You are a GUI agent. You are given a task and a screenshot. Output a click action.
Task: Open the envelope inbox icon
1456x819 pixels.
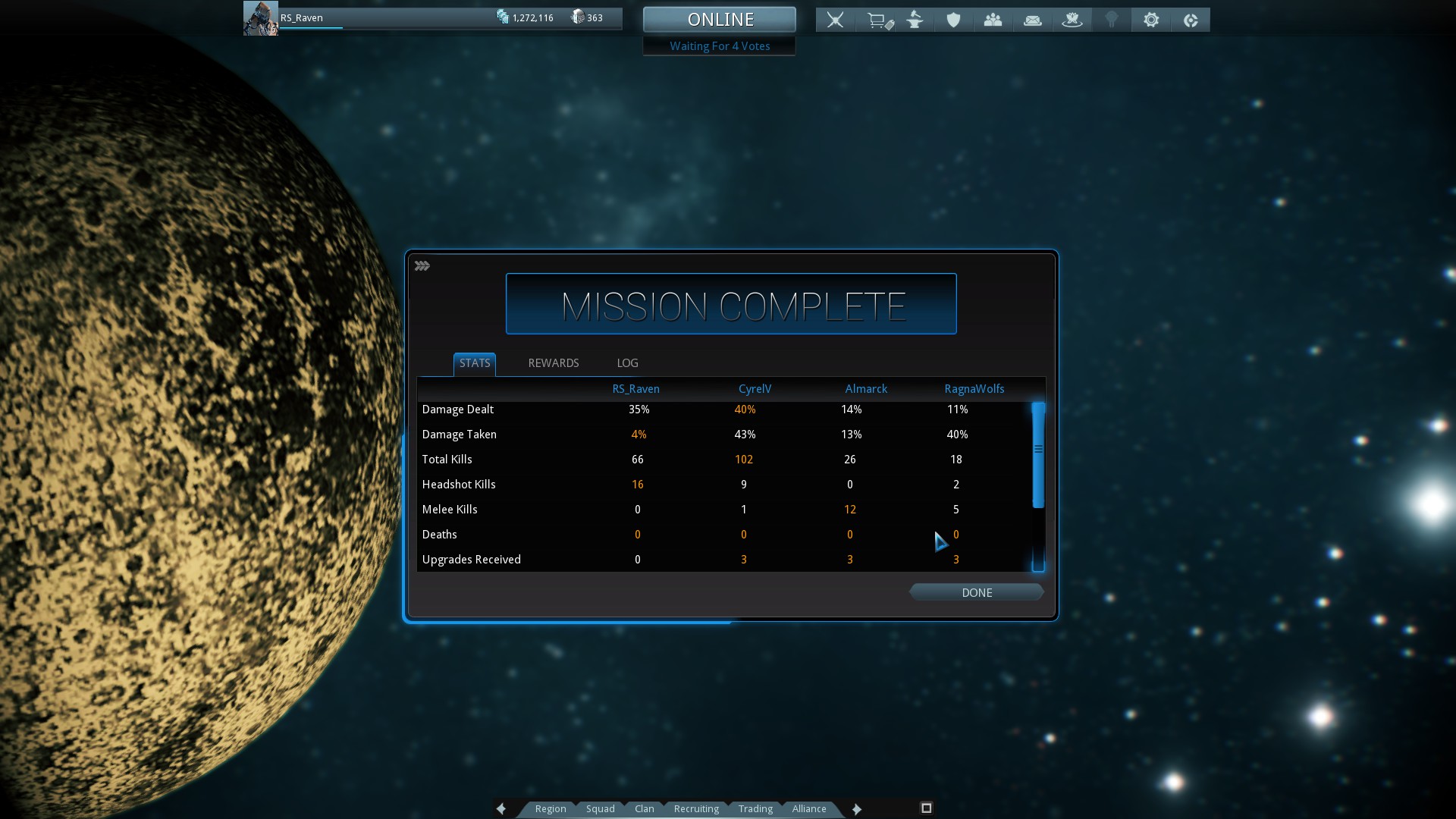pos(1032,20)
